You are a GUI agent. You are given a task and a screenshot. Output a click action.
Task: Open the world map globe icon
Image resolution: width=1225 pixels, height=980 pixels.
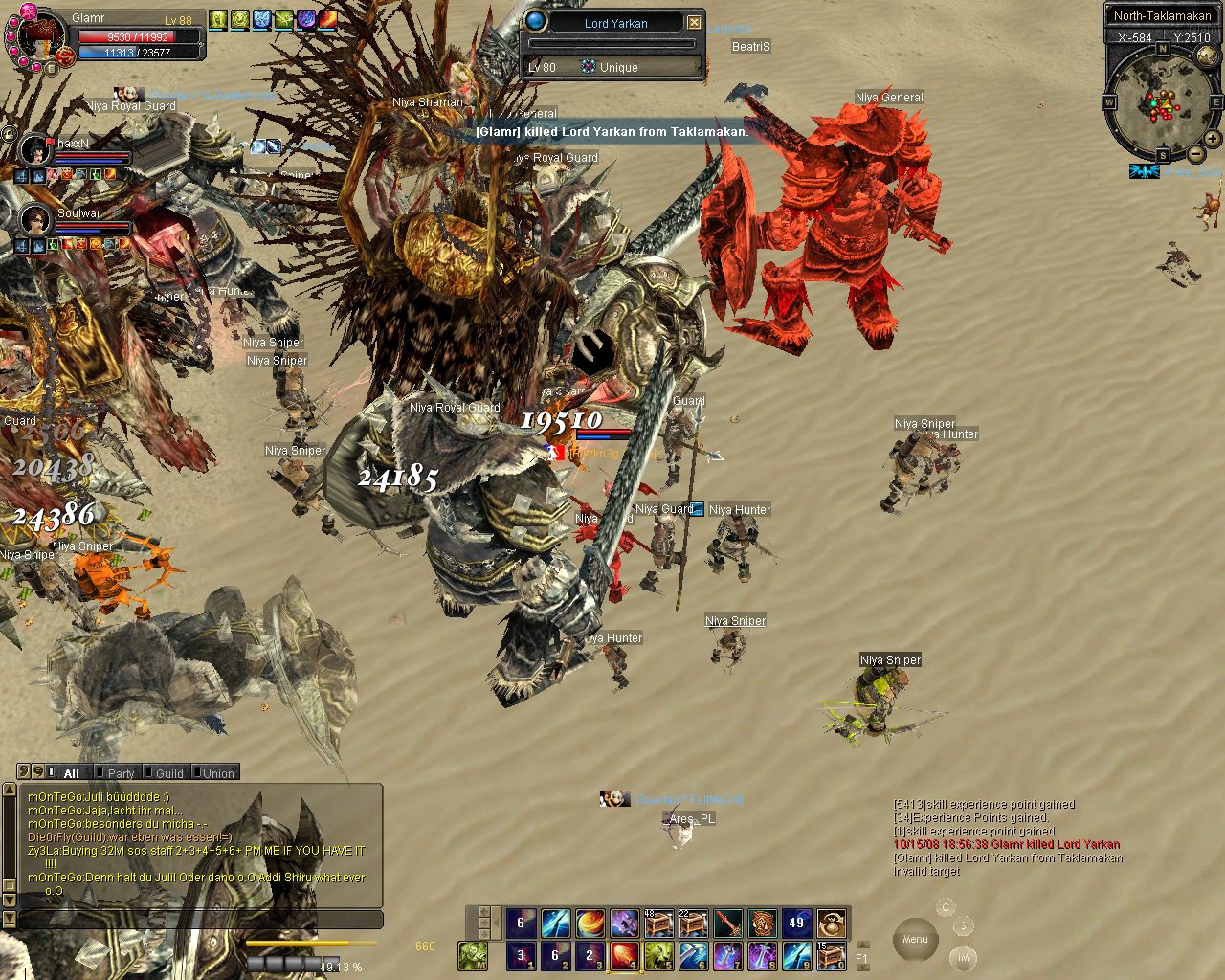coord(1207,56)
